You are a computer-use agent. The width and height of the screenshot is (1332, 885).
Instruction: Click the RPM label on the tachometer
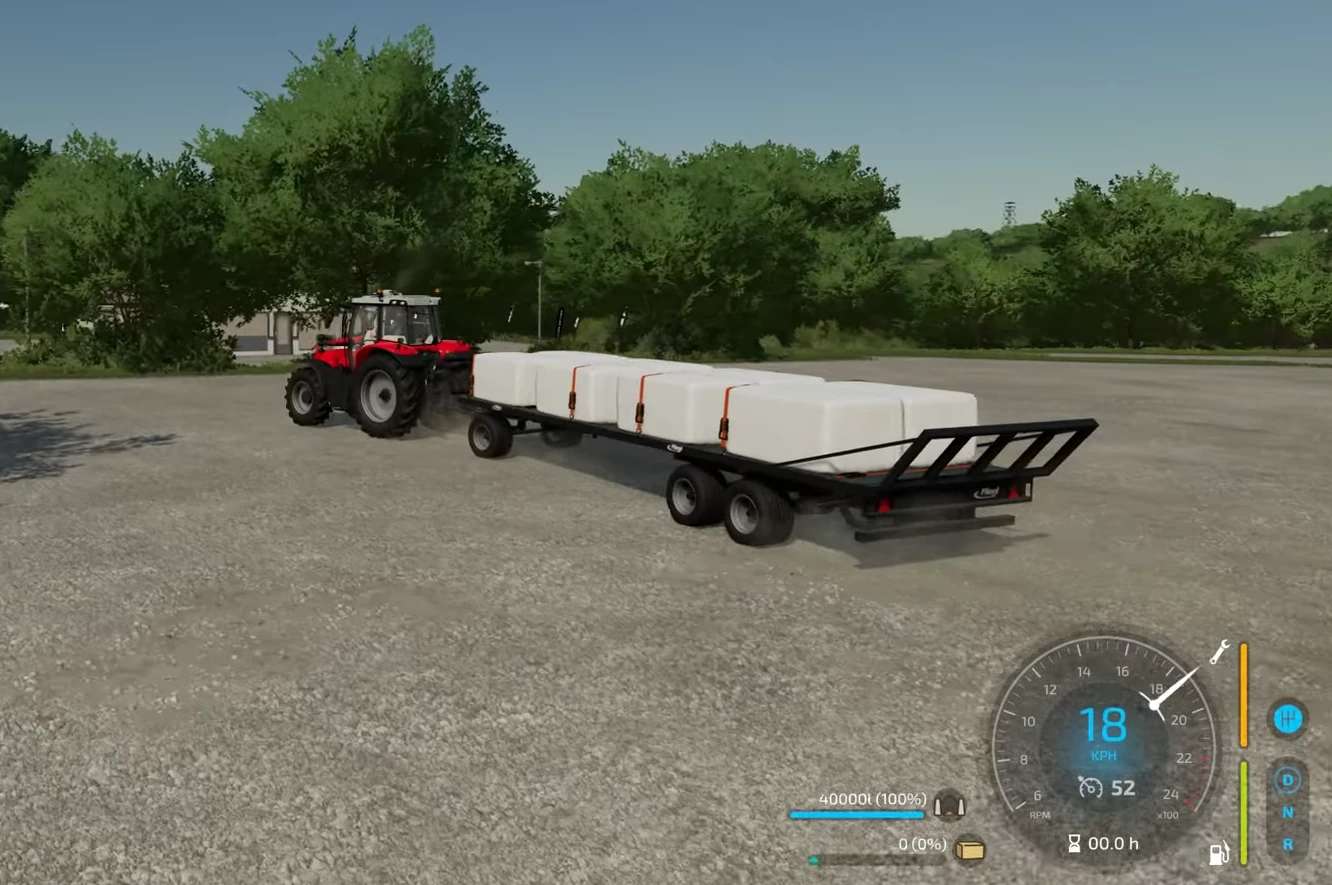1039,816
